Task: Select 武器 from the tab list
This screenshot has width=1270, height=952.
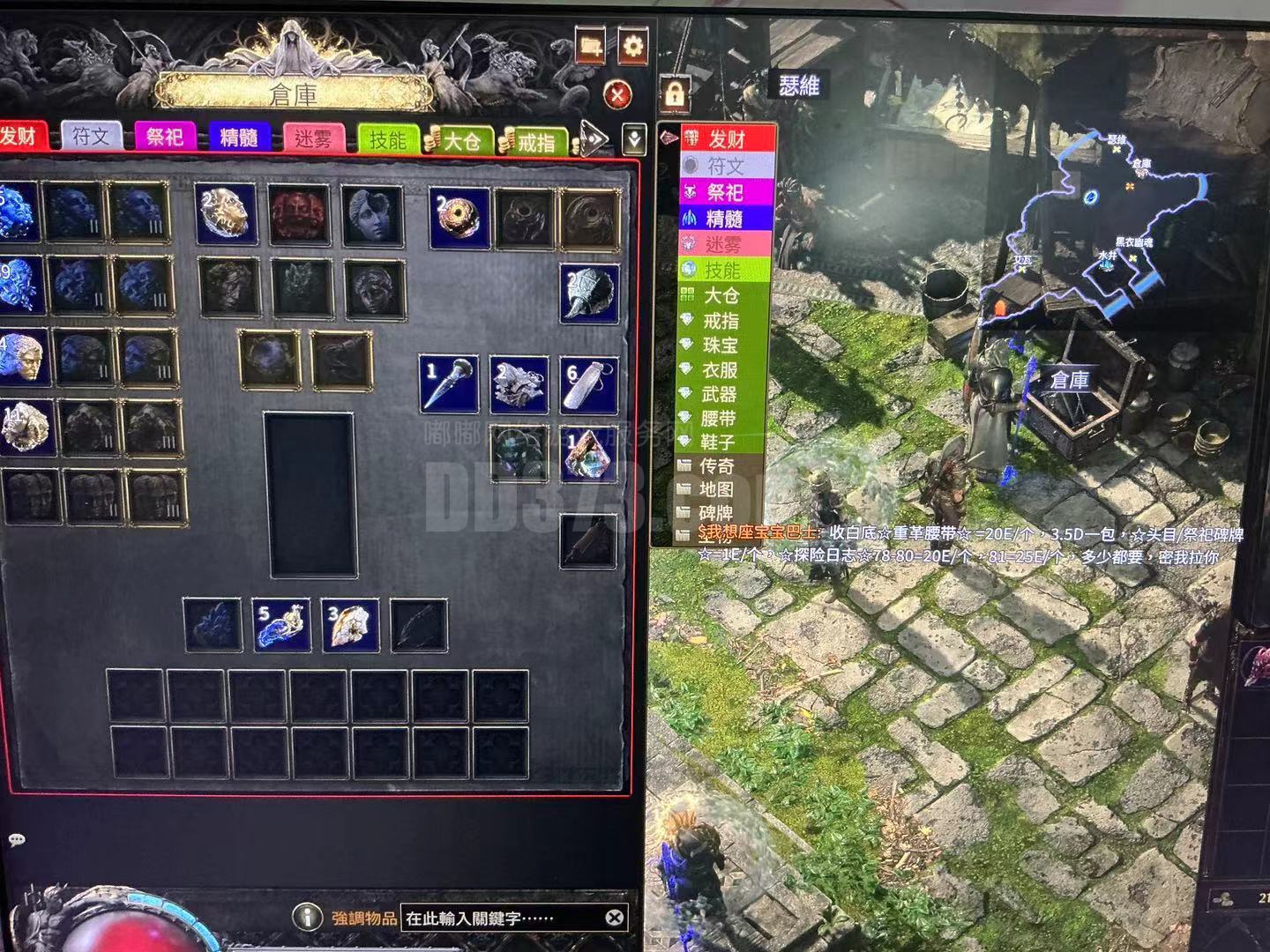Action: pyautogui.click(x=720, y=394)
